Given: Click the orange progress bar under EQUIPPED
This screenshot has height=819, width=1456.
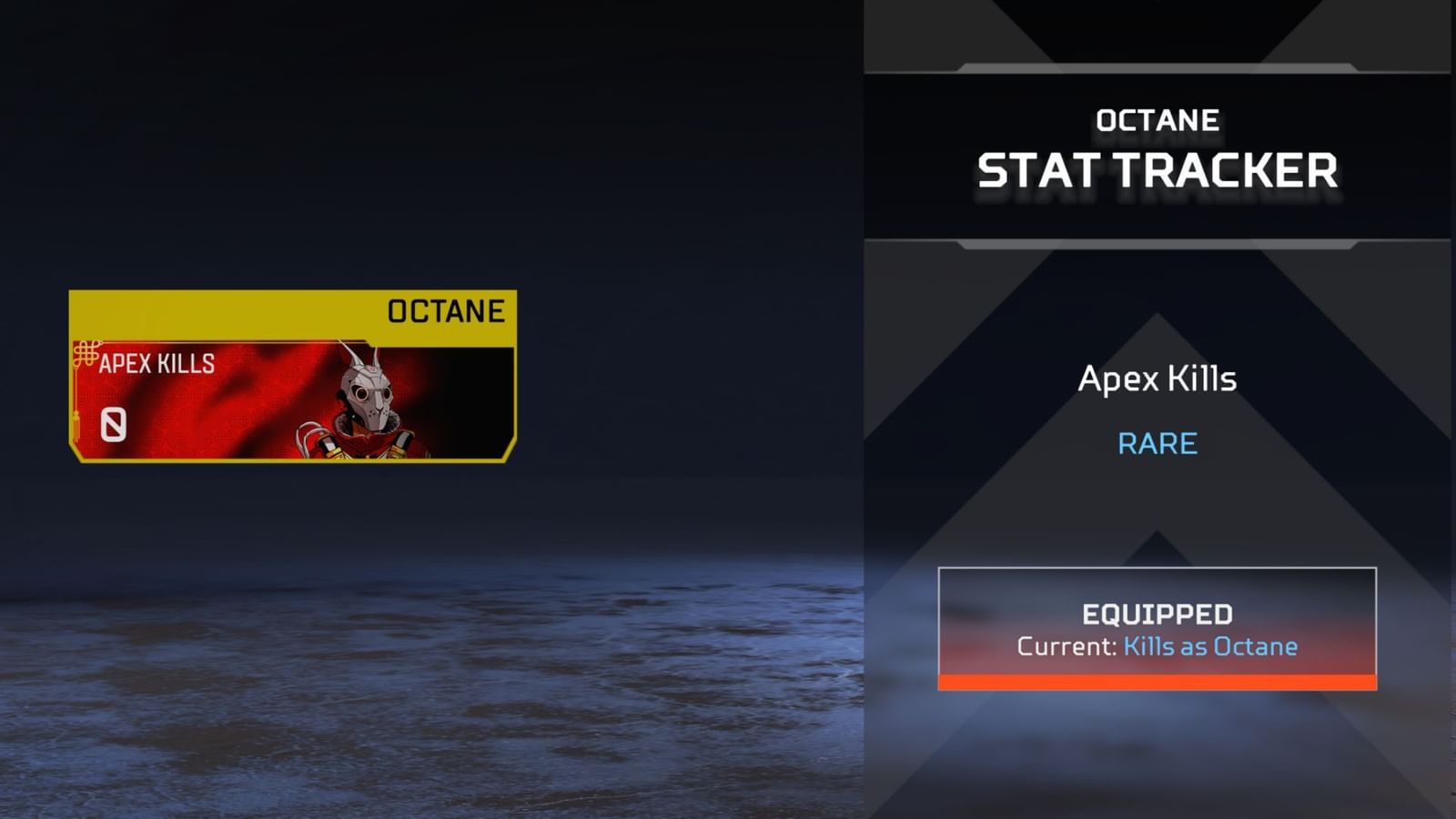Looking at the screenshot, I should click(x=1156, y=681).
